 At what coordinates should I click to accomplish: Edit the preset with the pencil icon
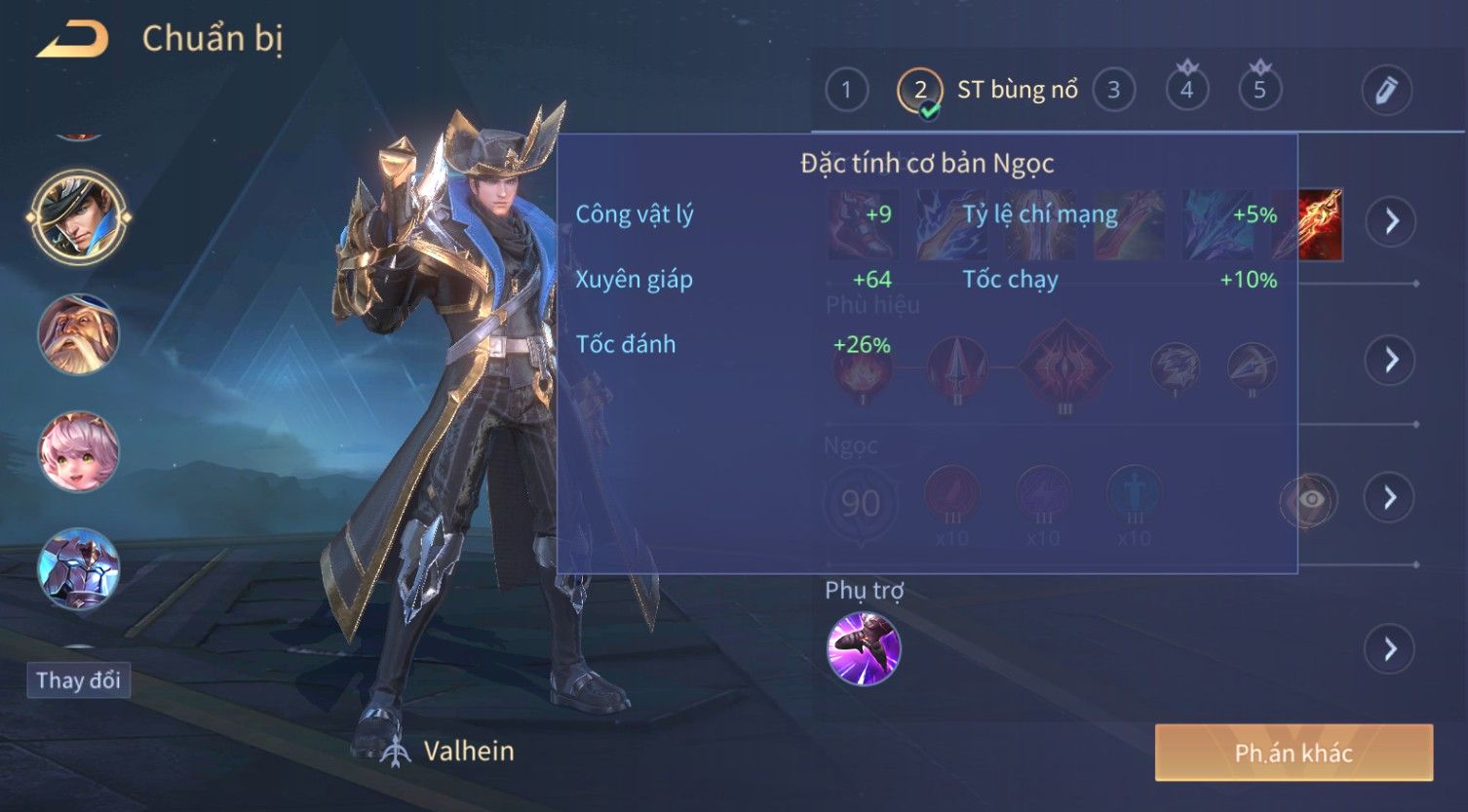tap(1386, 91)
